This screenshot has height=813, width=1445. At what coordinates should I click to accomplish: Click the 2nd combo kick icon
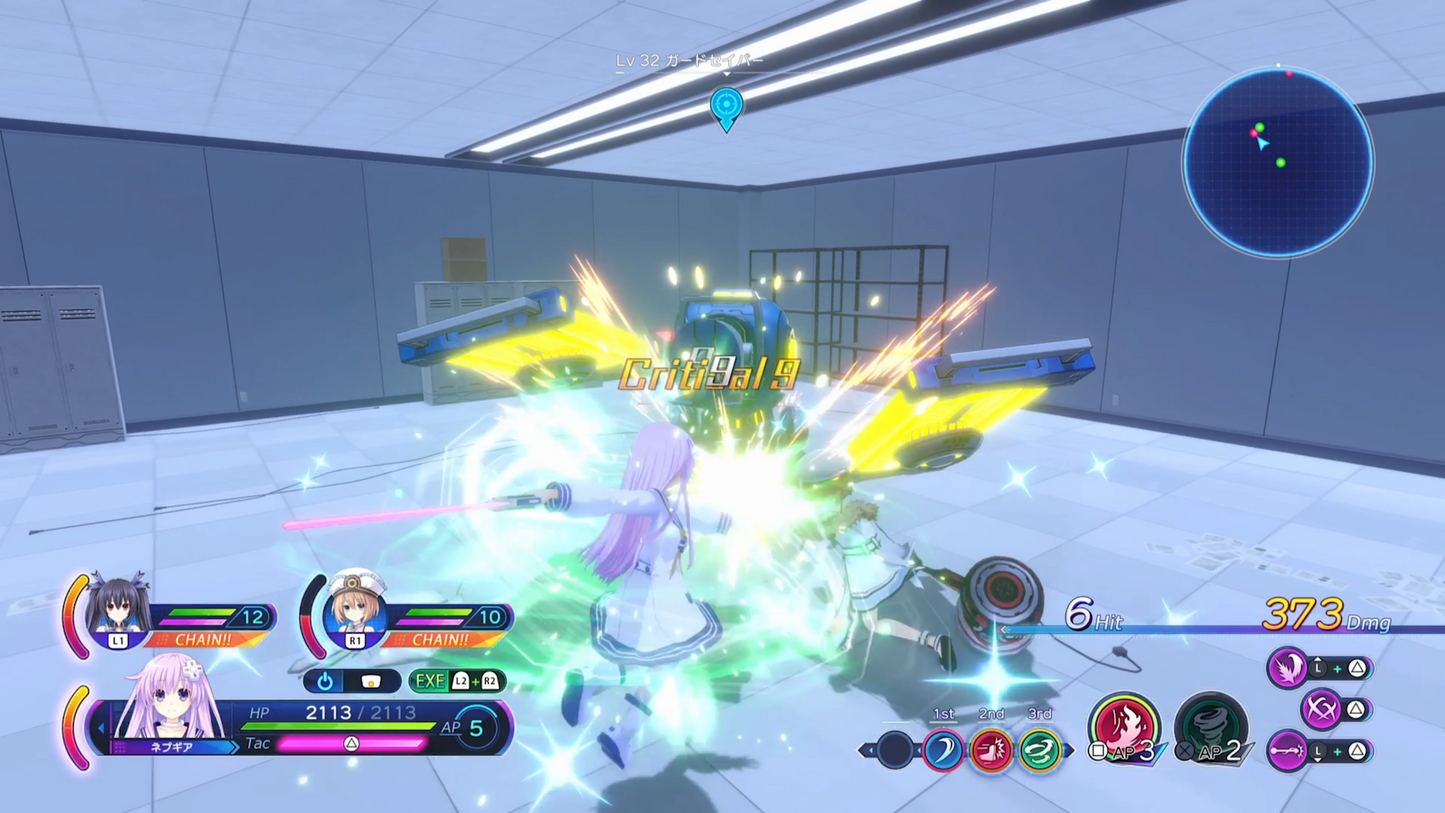990,752
